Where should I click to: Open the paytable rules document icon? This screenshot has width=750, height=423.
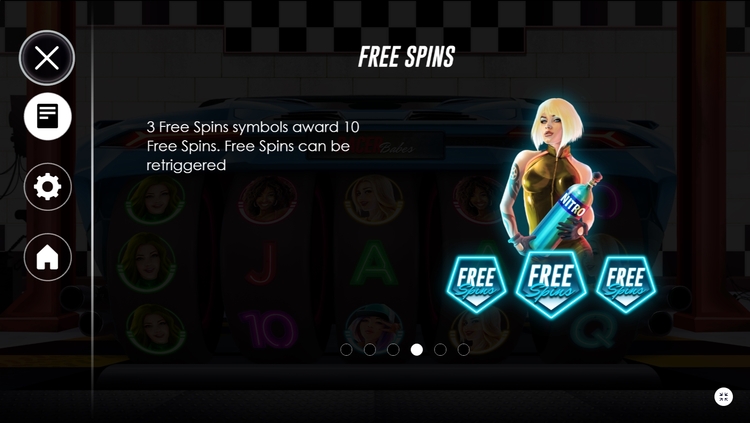click(x=47, y=116)
